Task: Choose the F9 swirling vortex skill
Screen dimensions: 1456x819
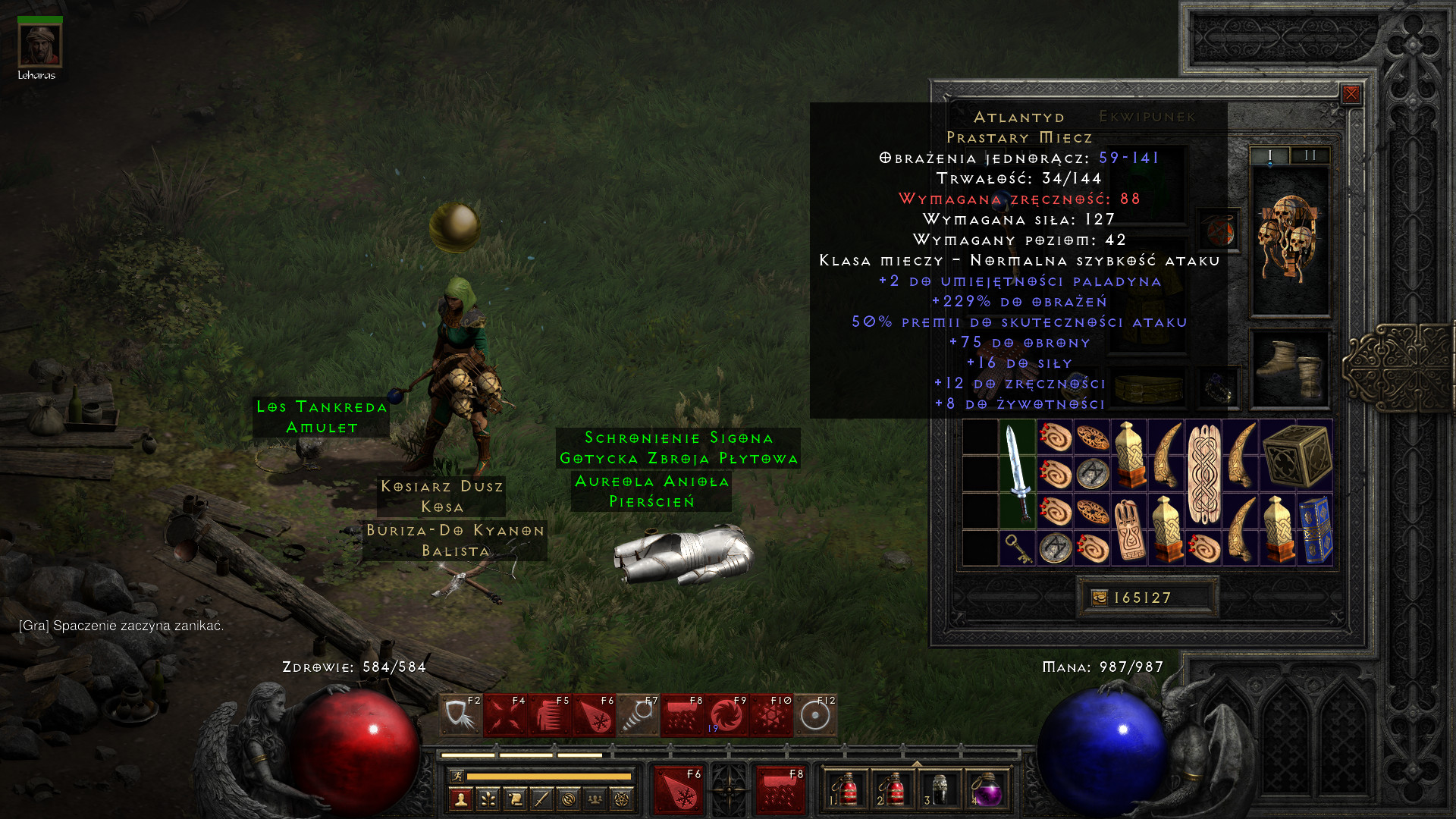Action: pyautogui.click(x=726, y=715)
